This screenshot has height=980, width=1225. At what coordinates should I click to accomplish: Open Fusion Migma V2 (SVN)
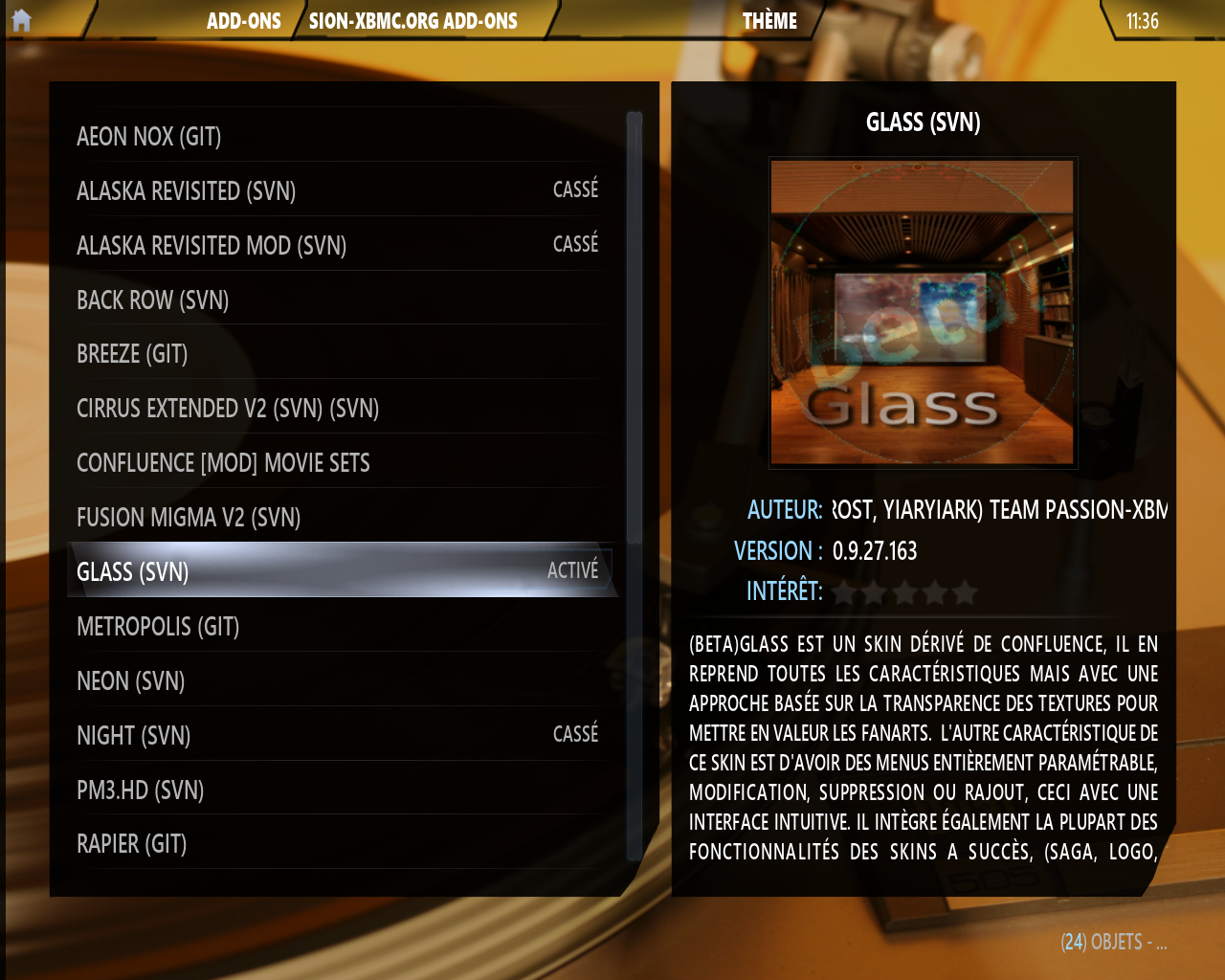(x=189, y=518)
